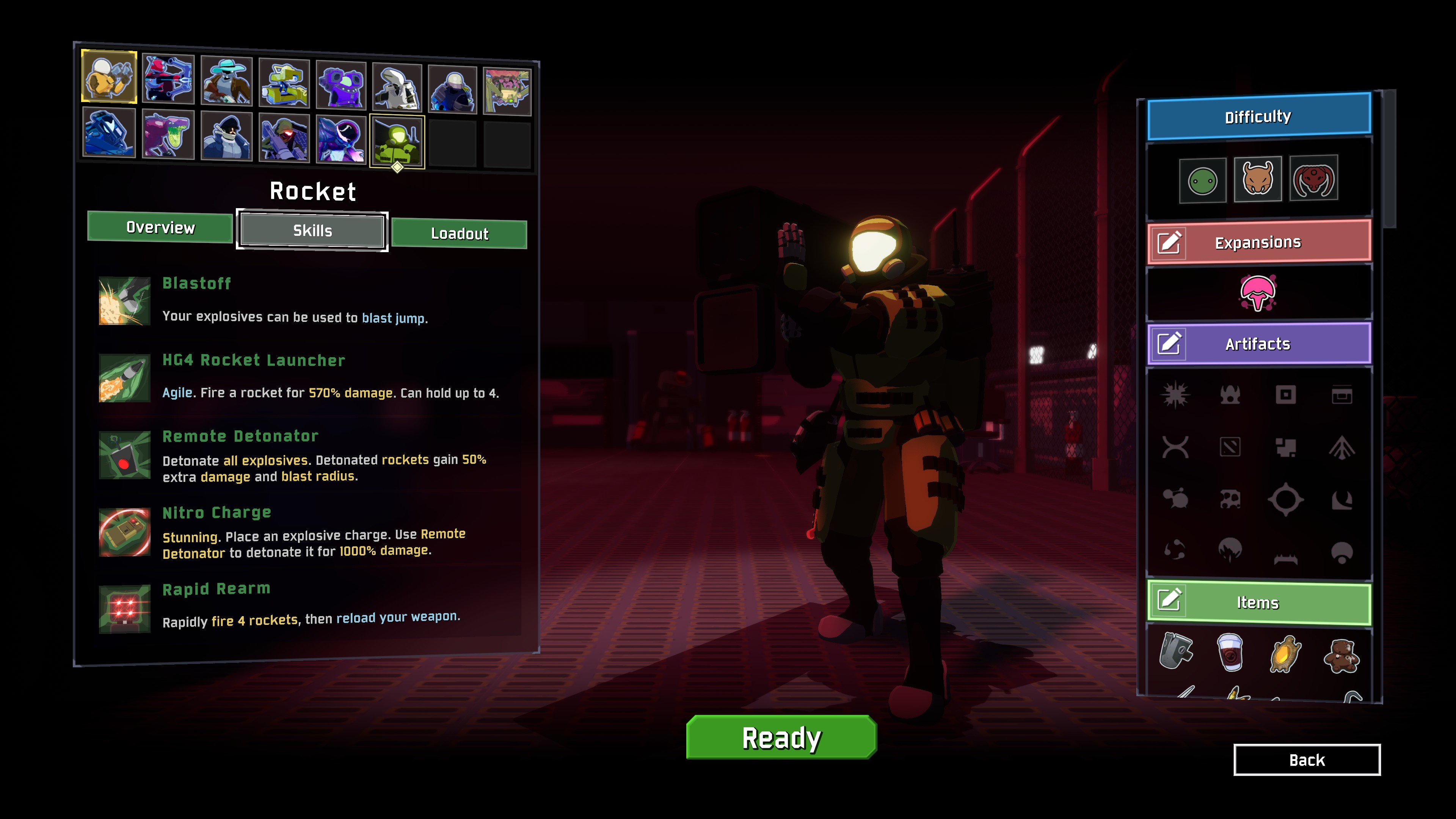The image size is (1456, 819).
Task: Select the teddy bear item icon
Action: [x=1341, y=656]
